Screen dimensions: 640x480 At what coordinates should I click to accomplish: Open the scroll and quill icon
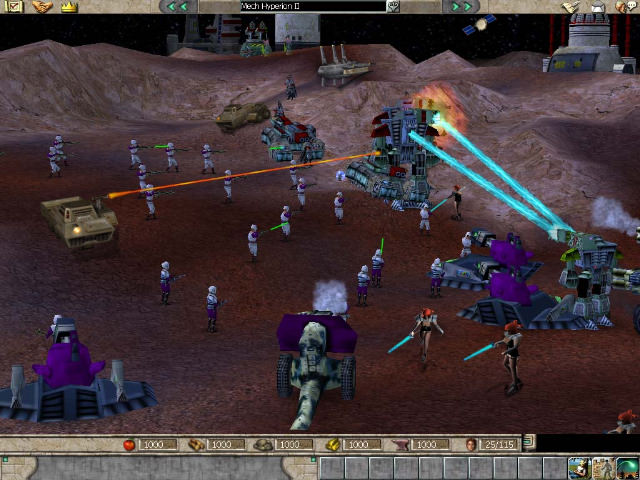(571, 7)
